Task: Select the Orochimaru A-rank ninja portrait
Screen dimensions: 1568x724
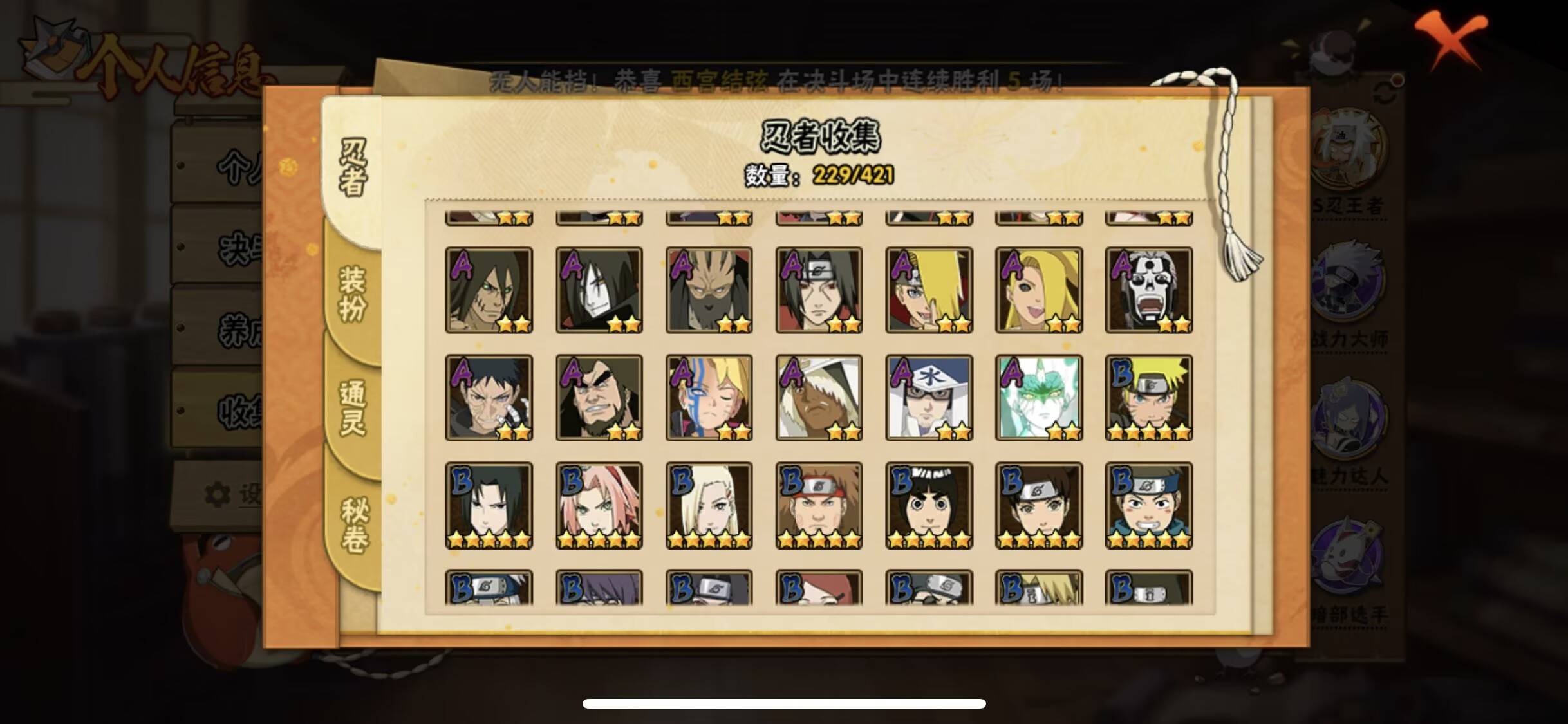Action: [599, 290]
